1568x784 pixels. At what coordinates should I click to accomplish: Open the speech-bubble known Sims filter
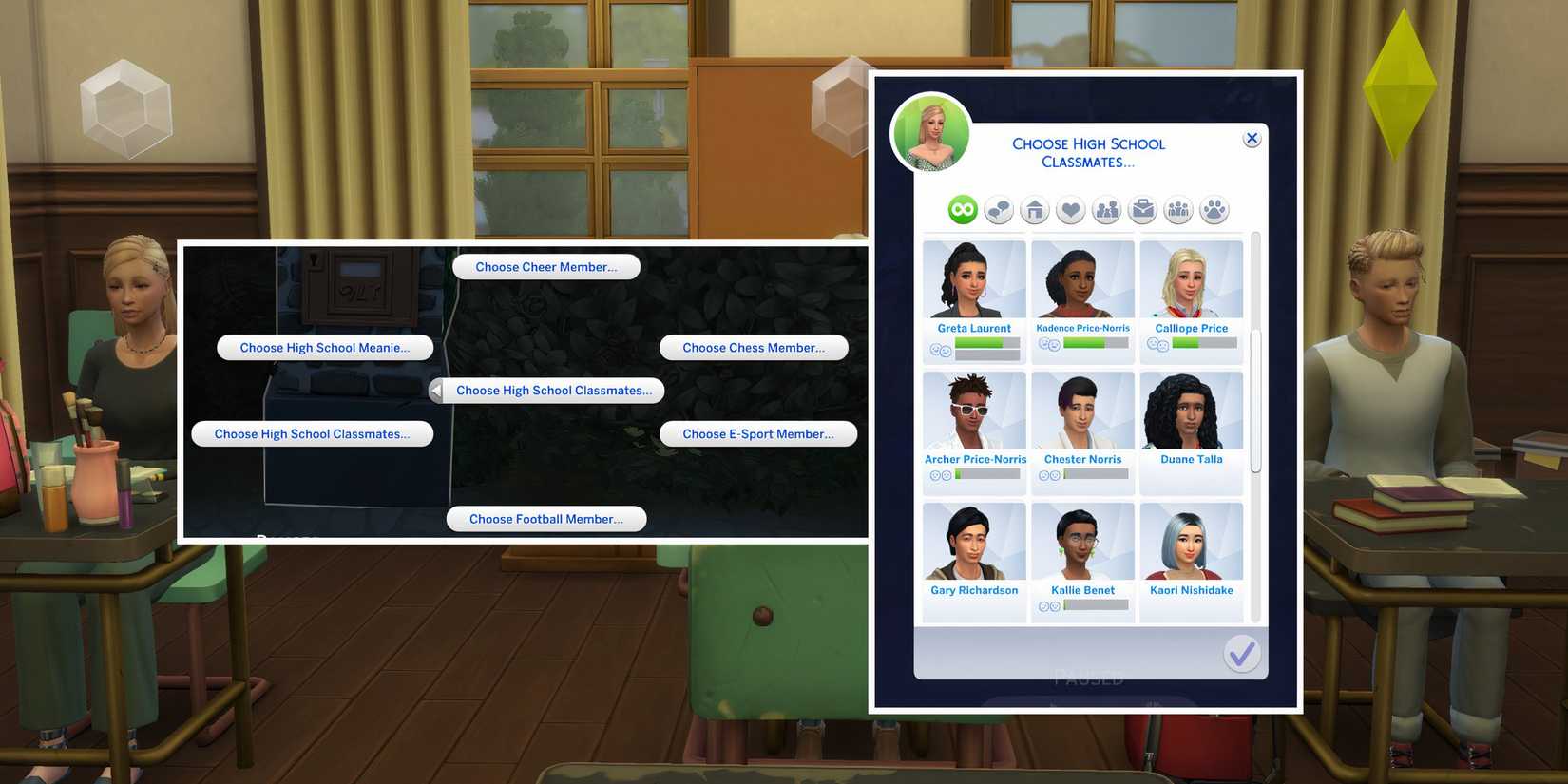tap(997, 209)
